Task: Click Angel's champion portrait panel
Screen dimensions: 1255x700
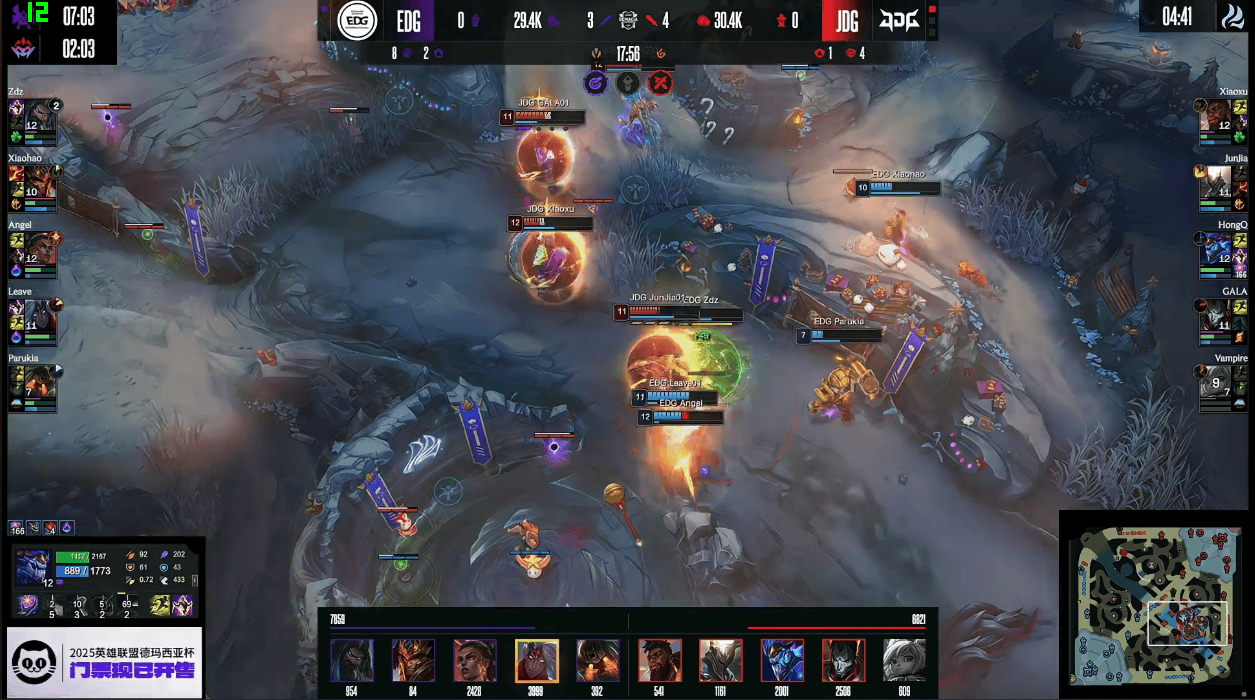Action: coord(39,247)
